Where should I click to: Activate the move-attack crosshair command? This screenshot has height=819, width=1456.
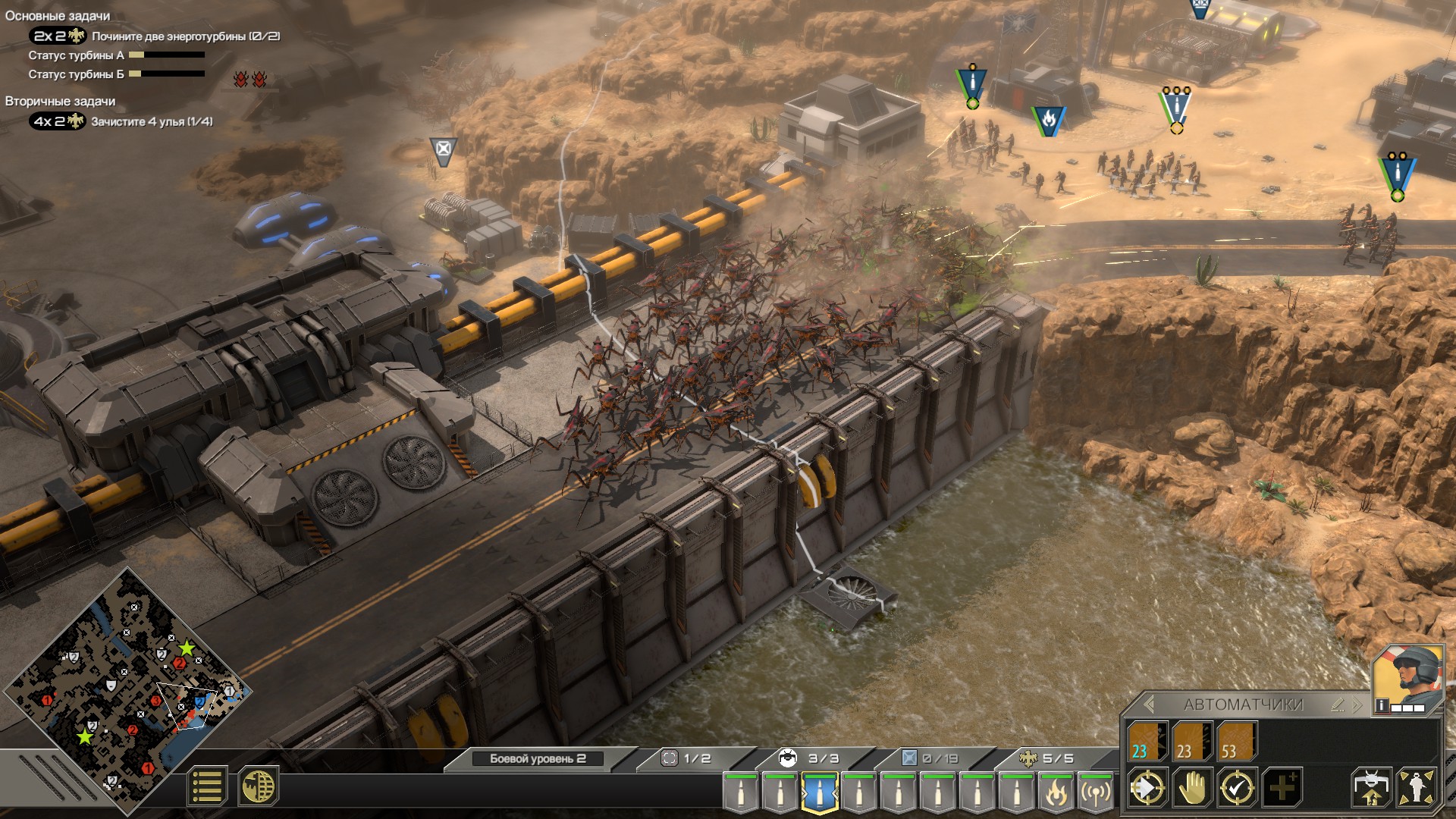1147,789
